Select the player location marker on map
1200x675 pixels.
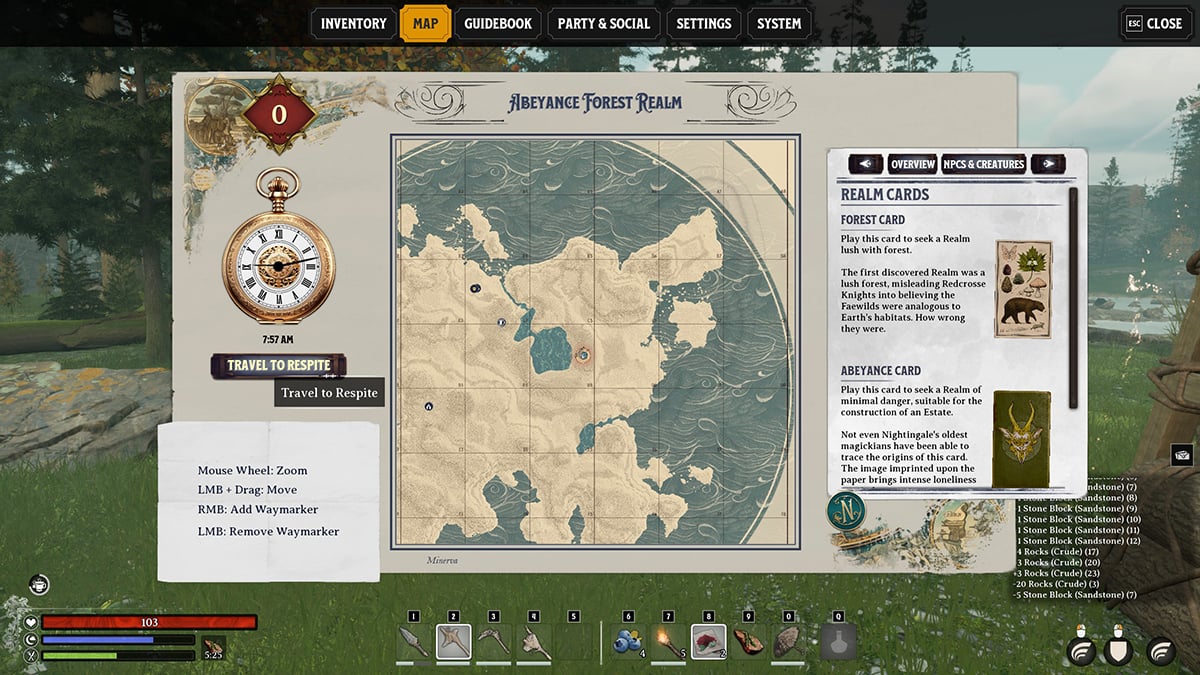click(x=584, y=354)
